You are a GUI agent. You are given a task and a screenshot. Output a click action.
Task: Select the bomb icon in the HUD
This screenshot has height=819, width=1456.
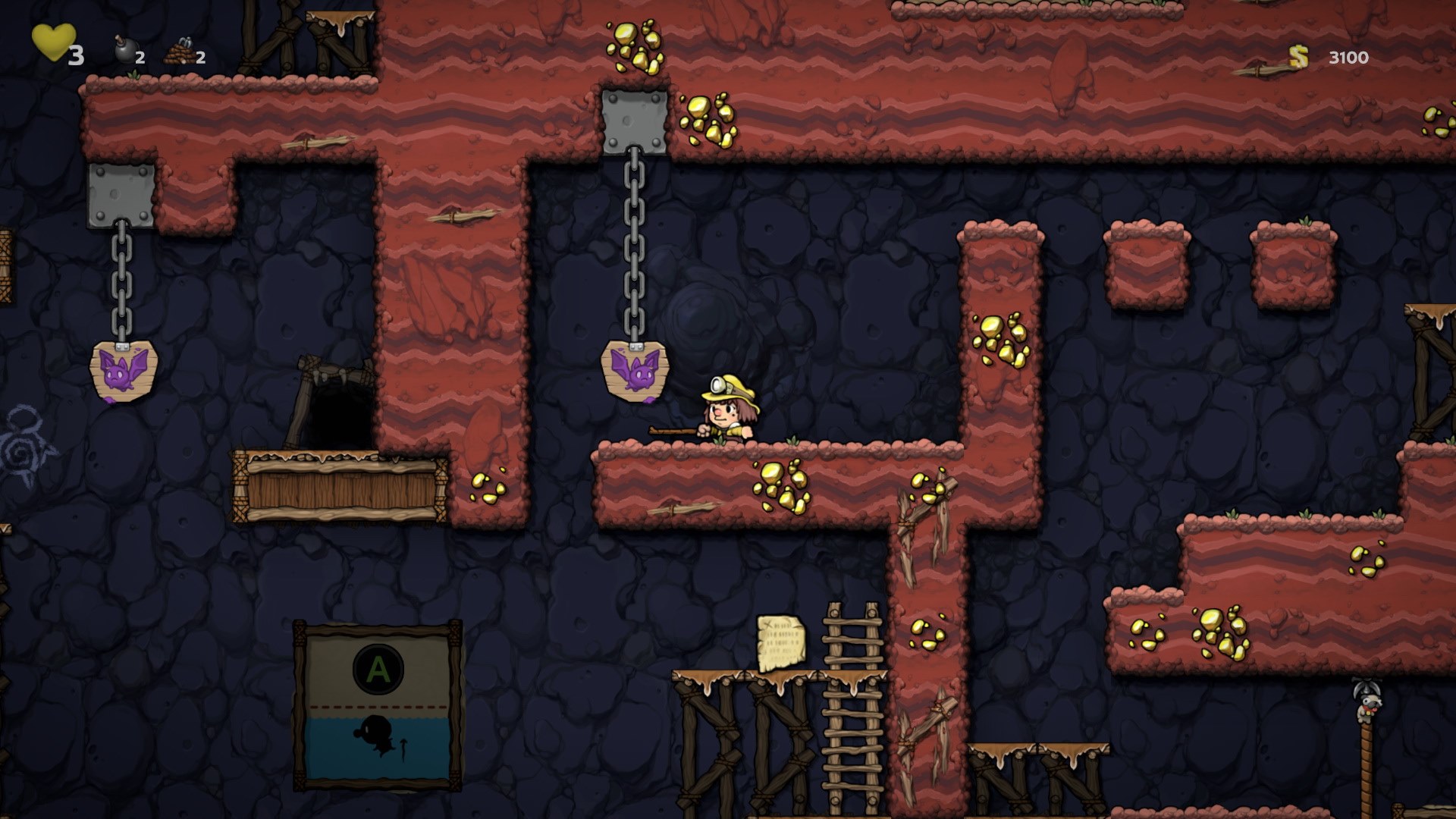tap(124, 52)
